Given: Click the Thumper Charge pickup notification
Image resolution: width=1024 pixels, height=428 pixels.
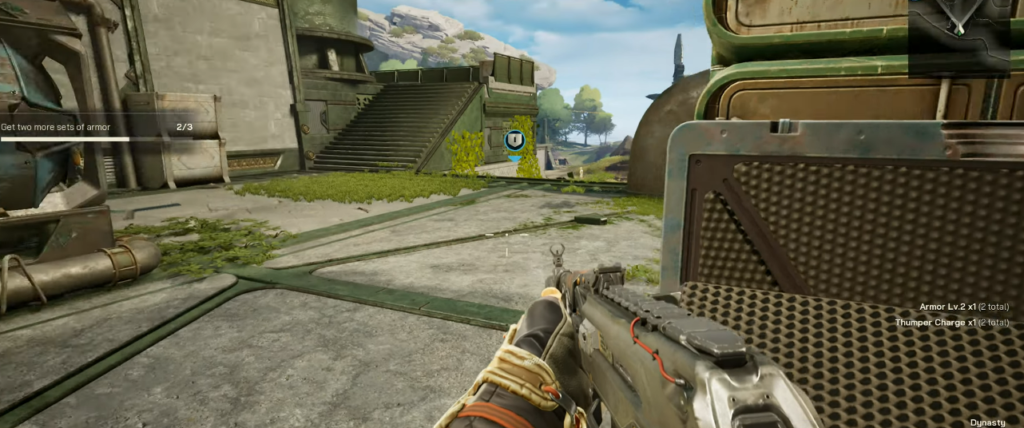Looking at the screenshot, I should tap(951, 323).
